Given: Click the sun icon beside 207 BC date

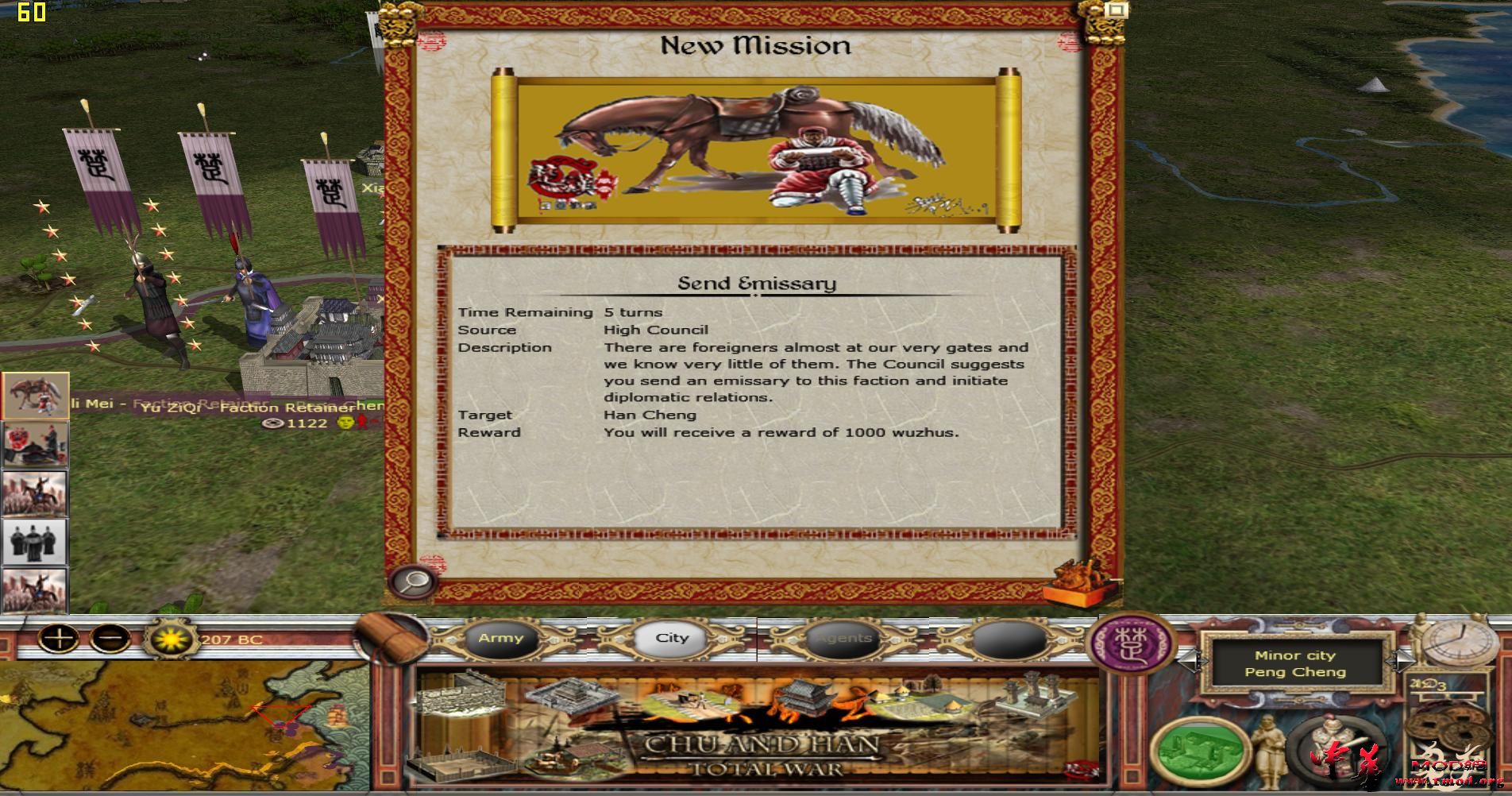Looking at the screenshot, I should [x=168, y=640].
